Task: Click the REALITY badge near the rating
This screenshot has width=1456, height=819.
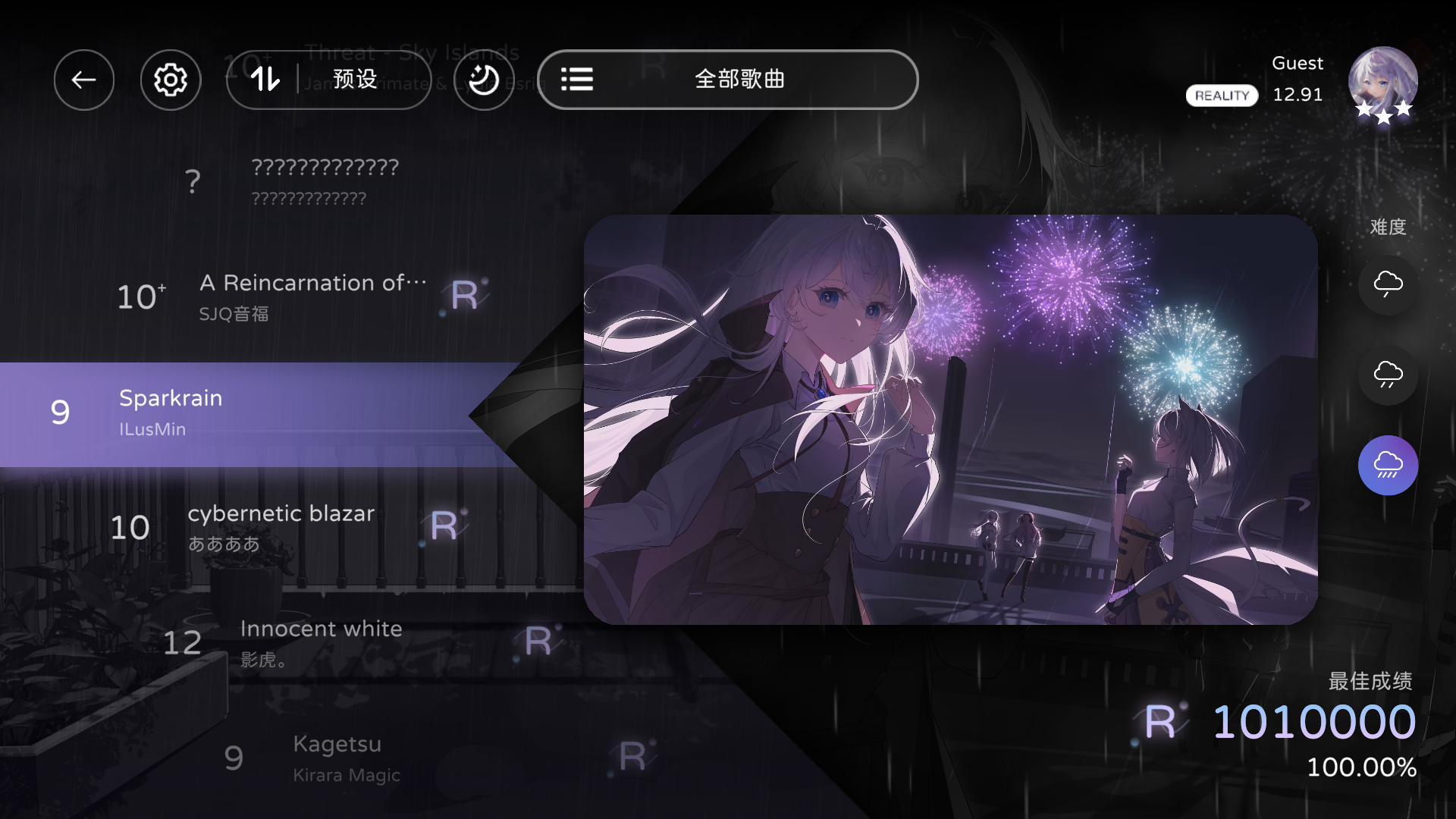Action: pos(1221,96)
